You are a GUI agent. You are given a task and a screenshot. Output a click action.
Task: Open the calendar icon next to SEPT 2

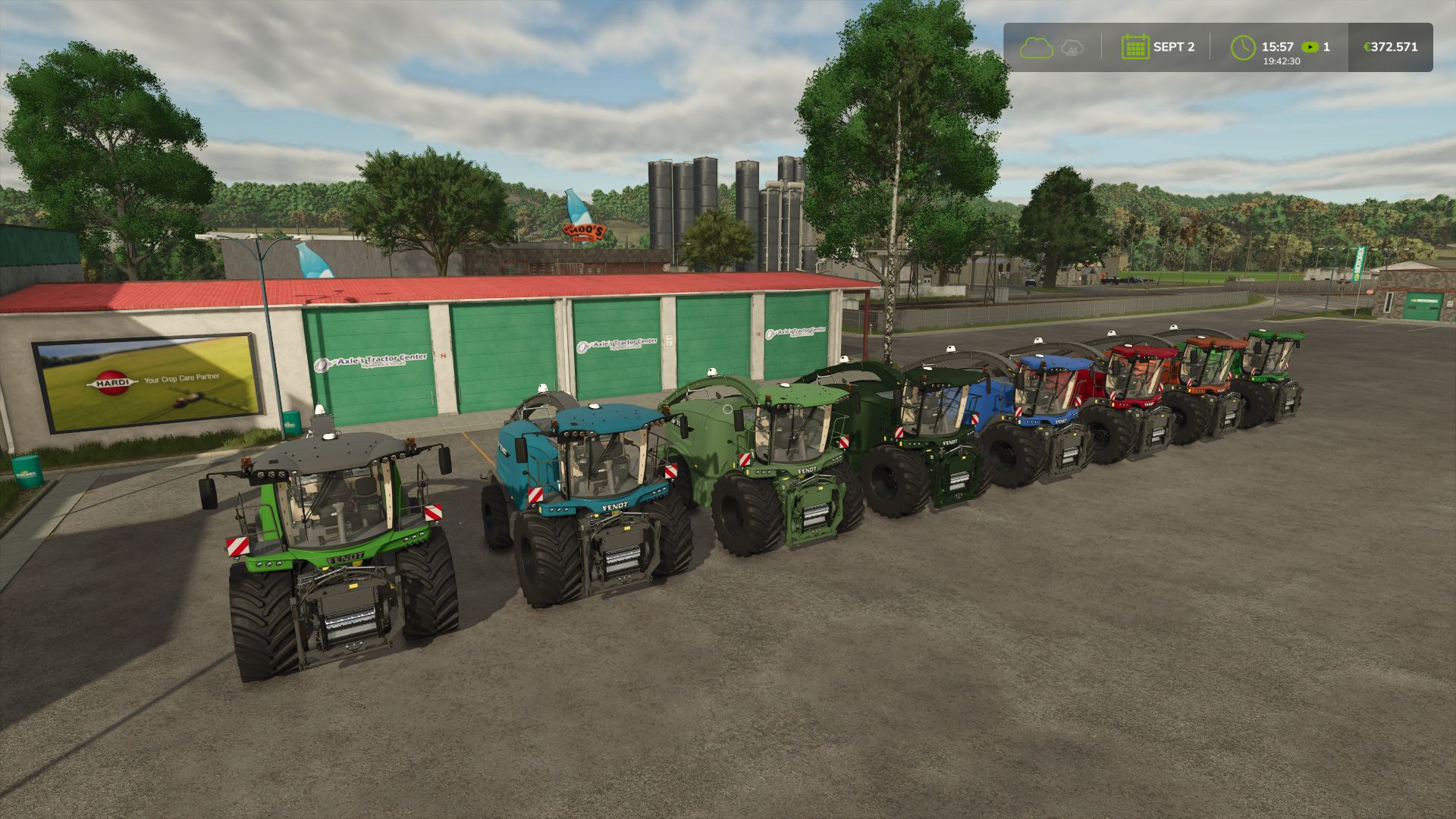coord(1135,46)
